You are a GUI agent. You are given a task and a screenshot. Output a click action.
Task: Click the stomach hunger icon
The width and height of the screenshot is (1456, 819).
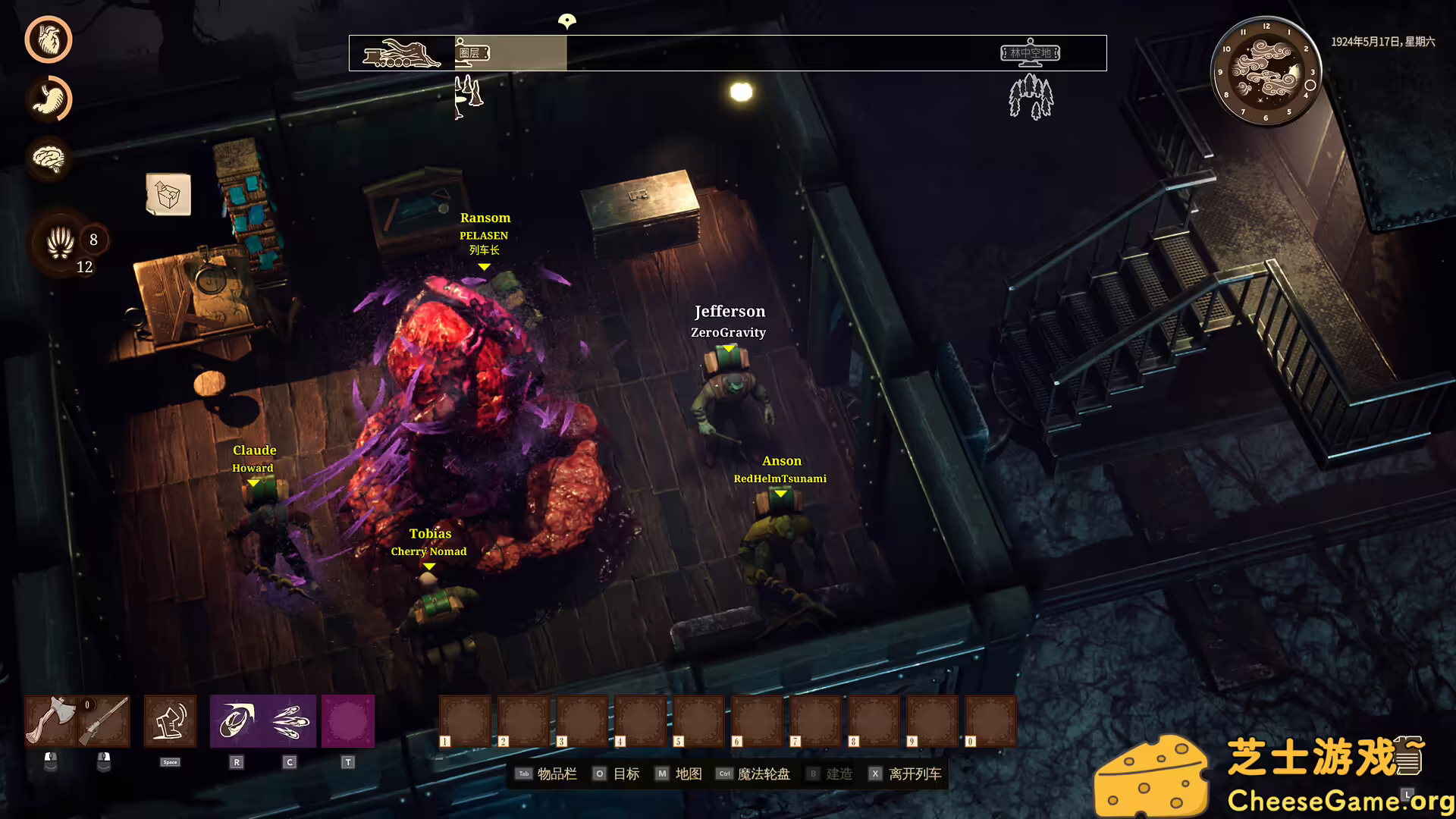click(x=49, y=99)
